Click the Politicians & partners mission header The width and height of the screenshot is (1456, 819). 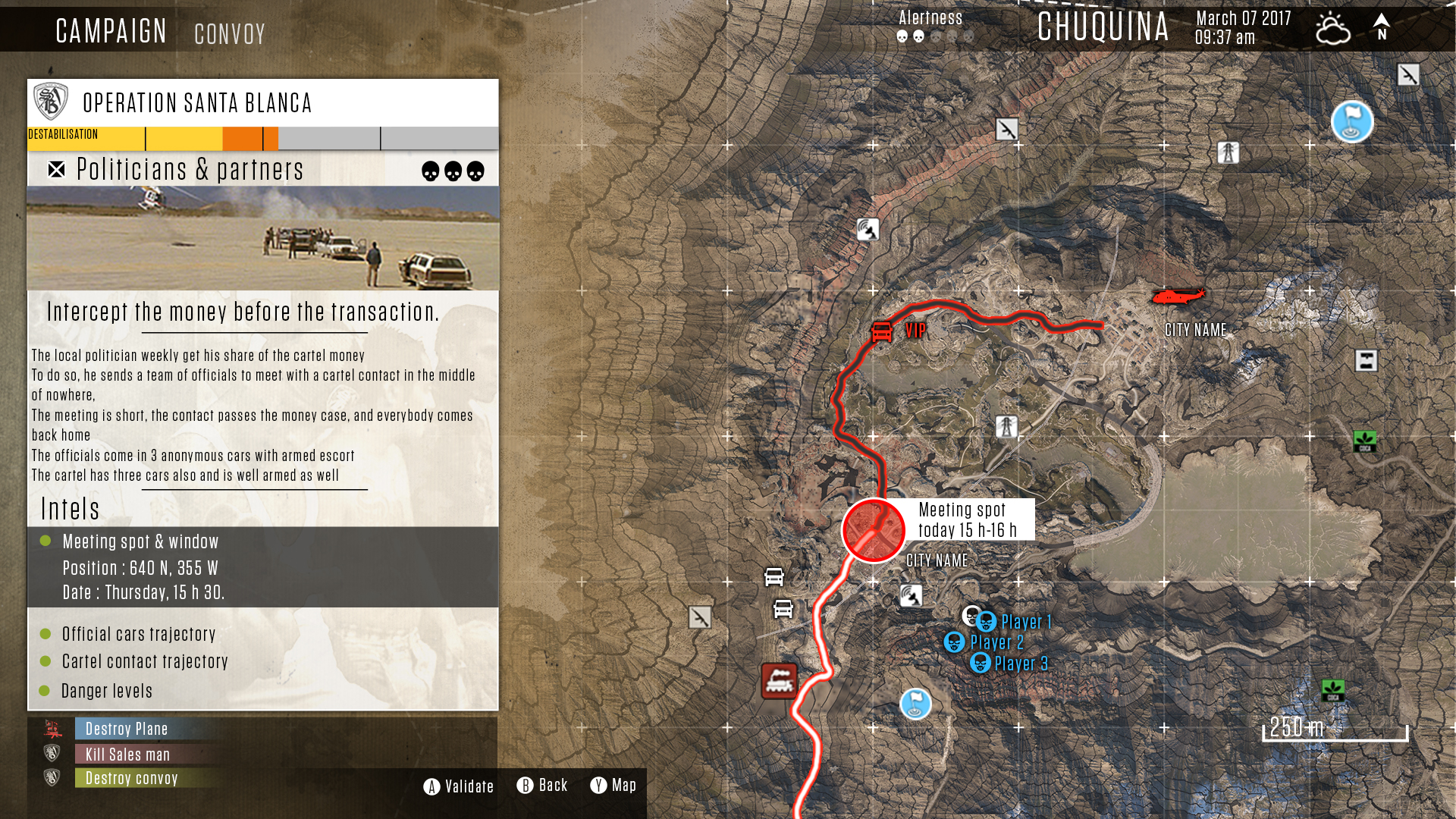point(190,170)
